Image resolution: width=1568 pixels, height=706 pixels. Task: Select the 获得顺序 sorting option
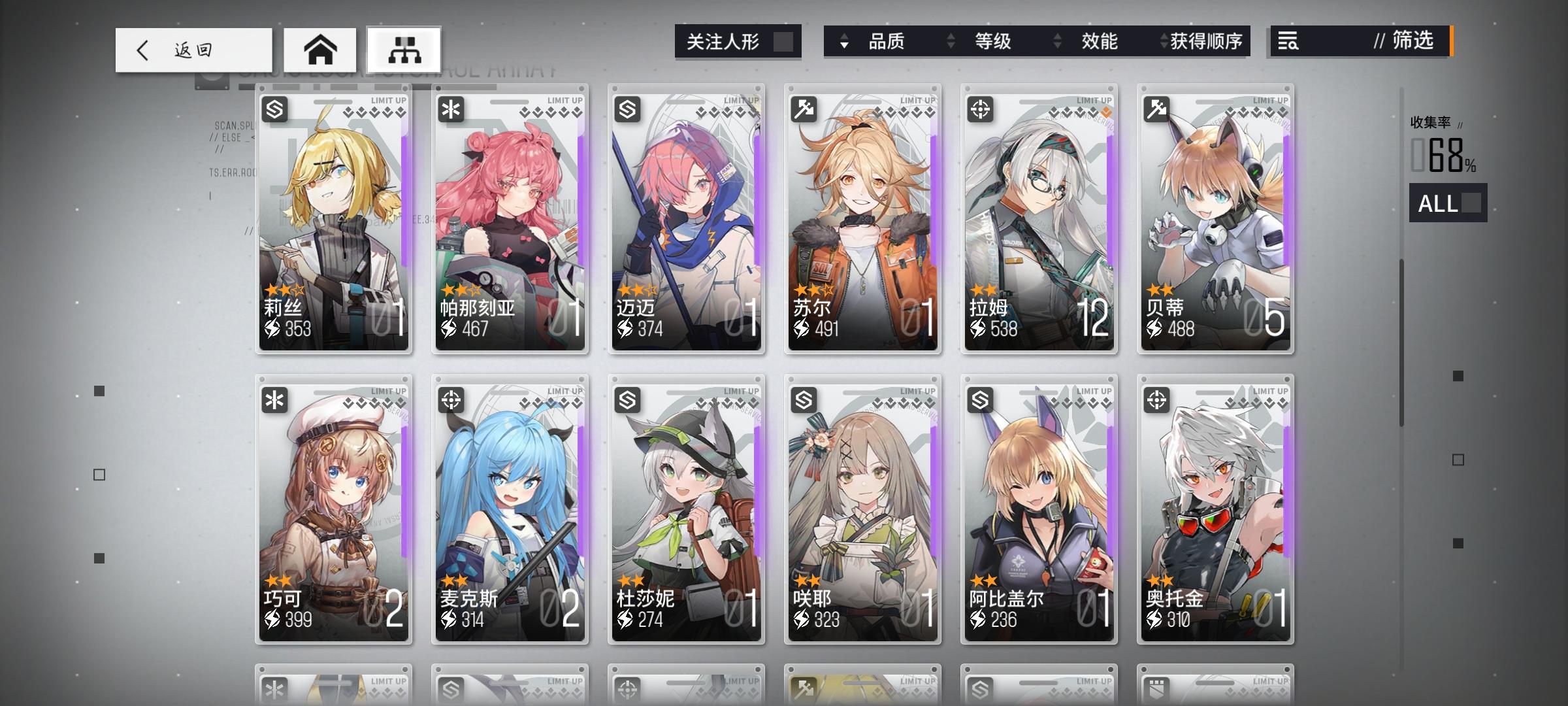[x=1208, y=42]
